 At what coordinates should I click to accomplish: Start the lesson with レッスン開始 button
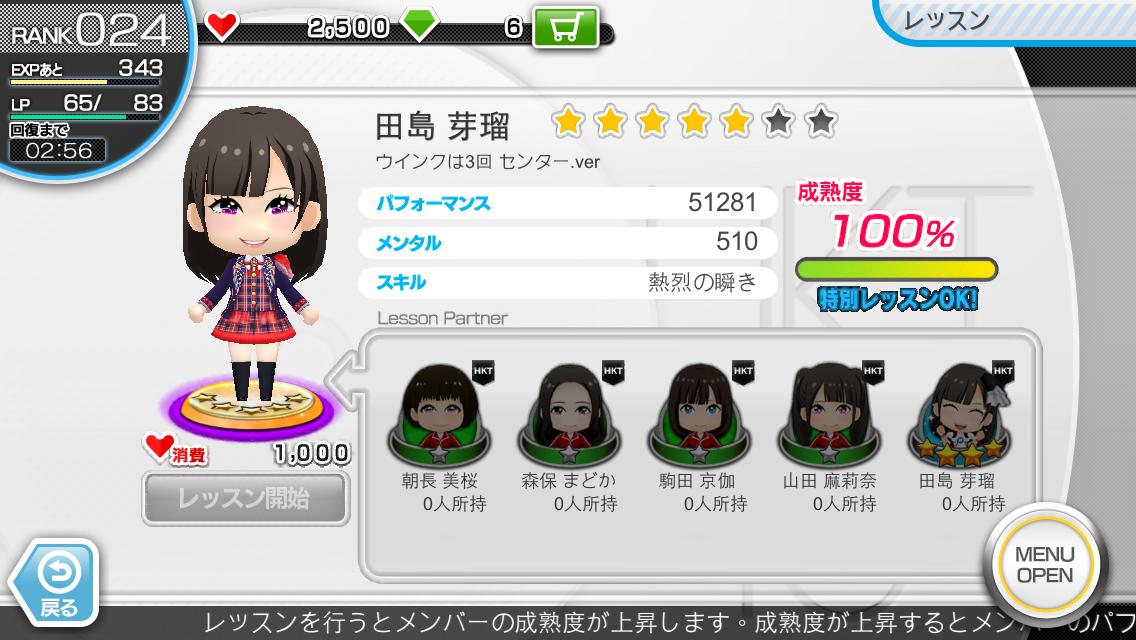point(245,498)
